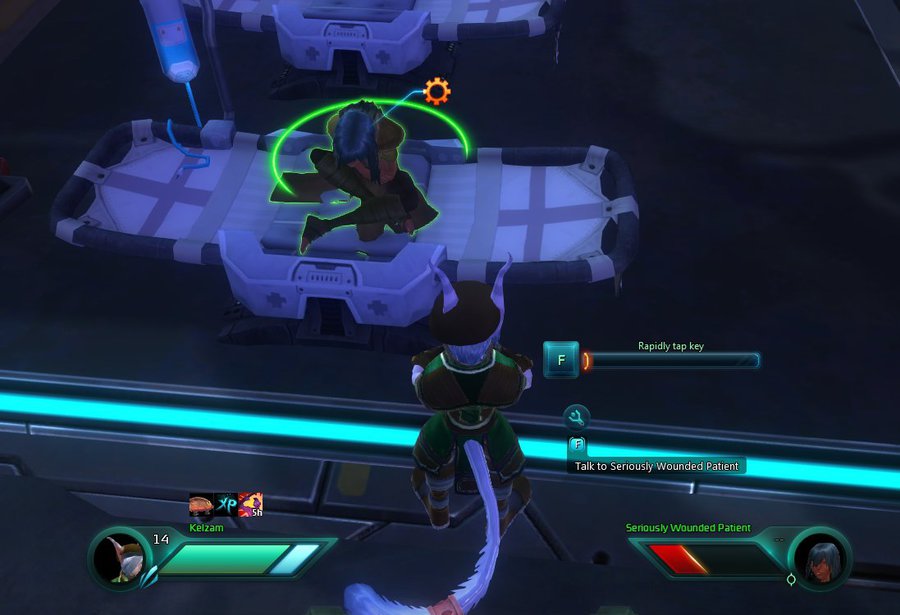Click the orange gear marker above the patient
The width and height of the screenshot is (900, 615).
point(437,92)
